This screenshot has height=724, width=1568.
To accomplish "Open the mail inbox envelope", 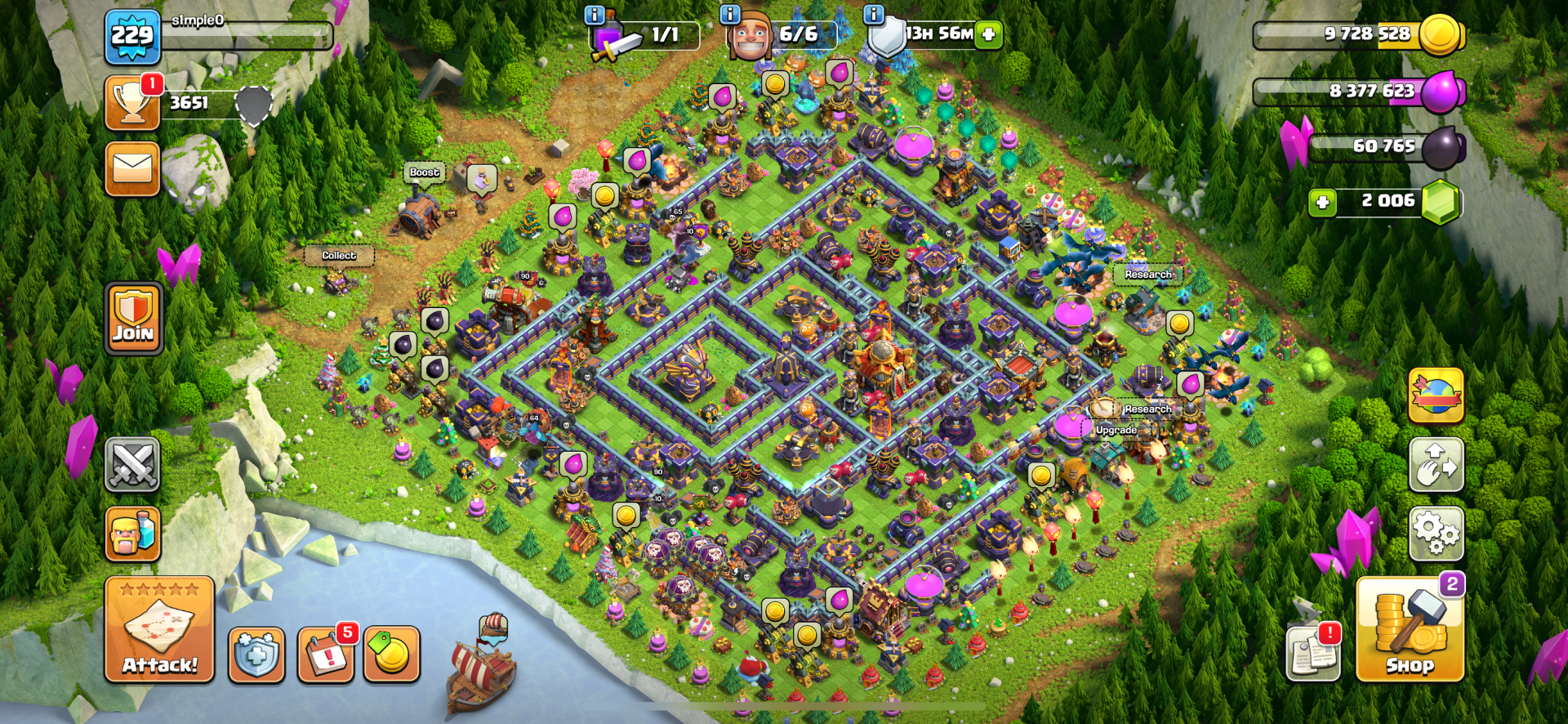I will (131, 169).
